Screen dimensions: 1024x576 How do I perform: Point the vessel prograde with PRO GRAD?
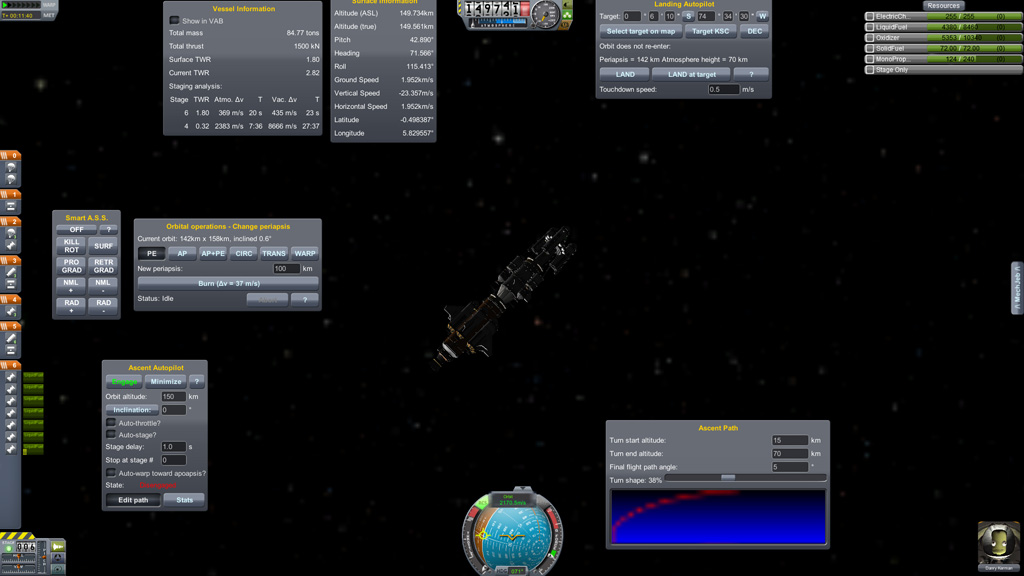(71, 266)
